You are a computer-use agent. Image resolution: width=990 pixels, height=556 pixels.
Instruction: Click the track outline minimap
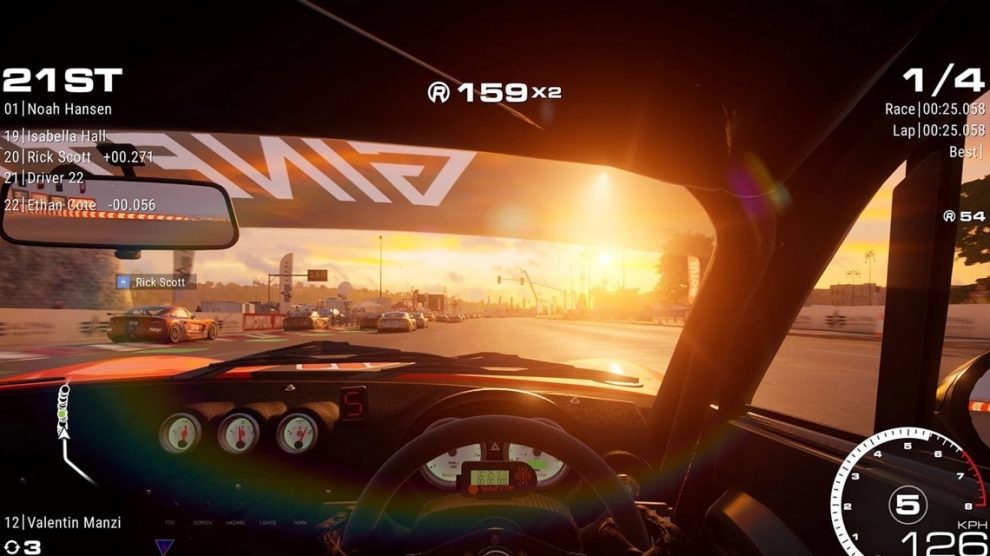[69, 428]
